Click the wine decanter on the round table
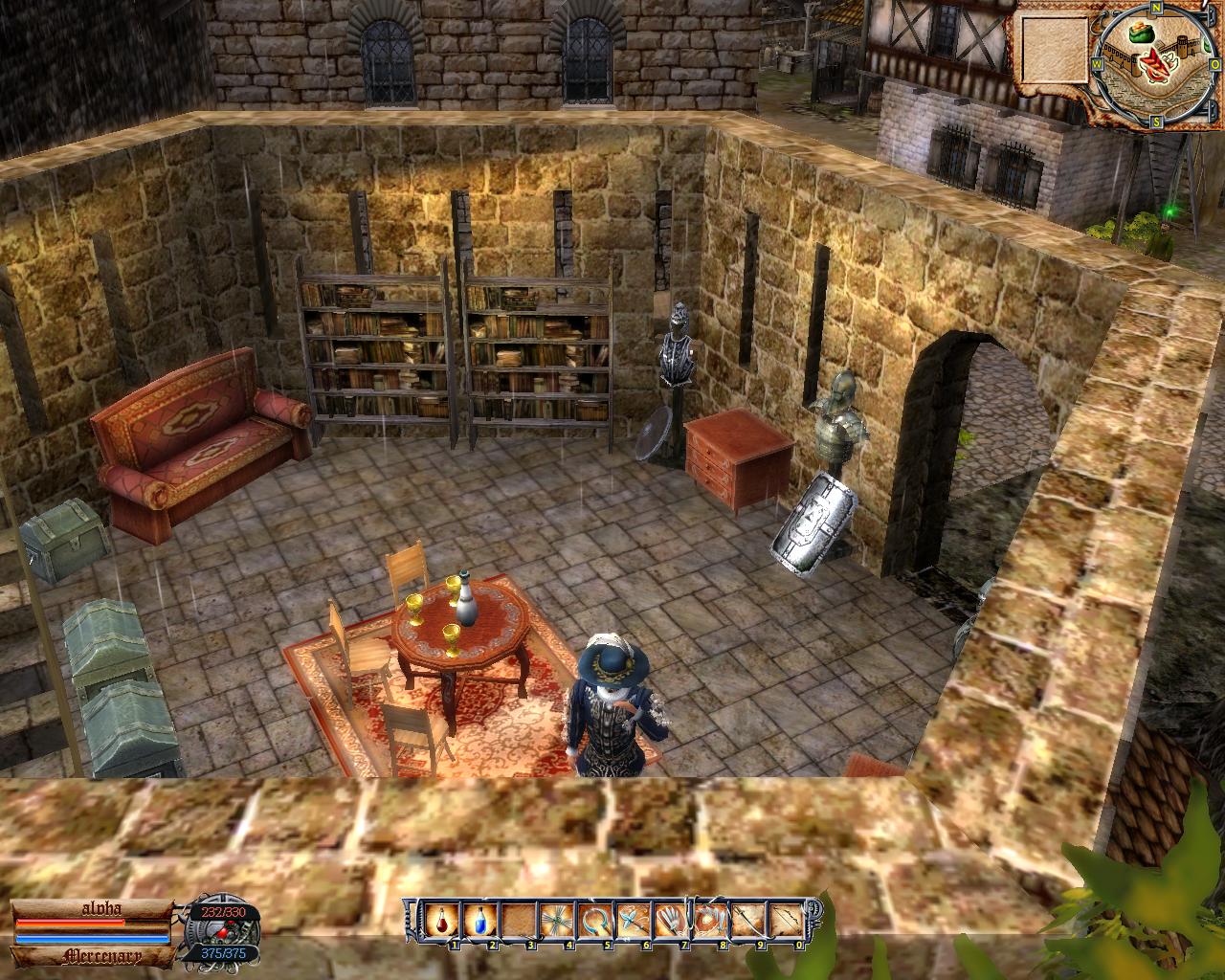 click(x=466, y=603)
